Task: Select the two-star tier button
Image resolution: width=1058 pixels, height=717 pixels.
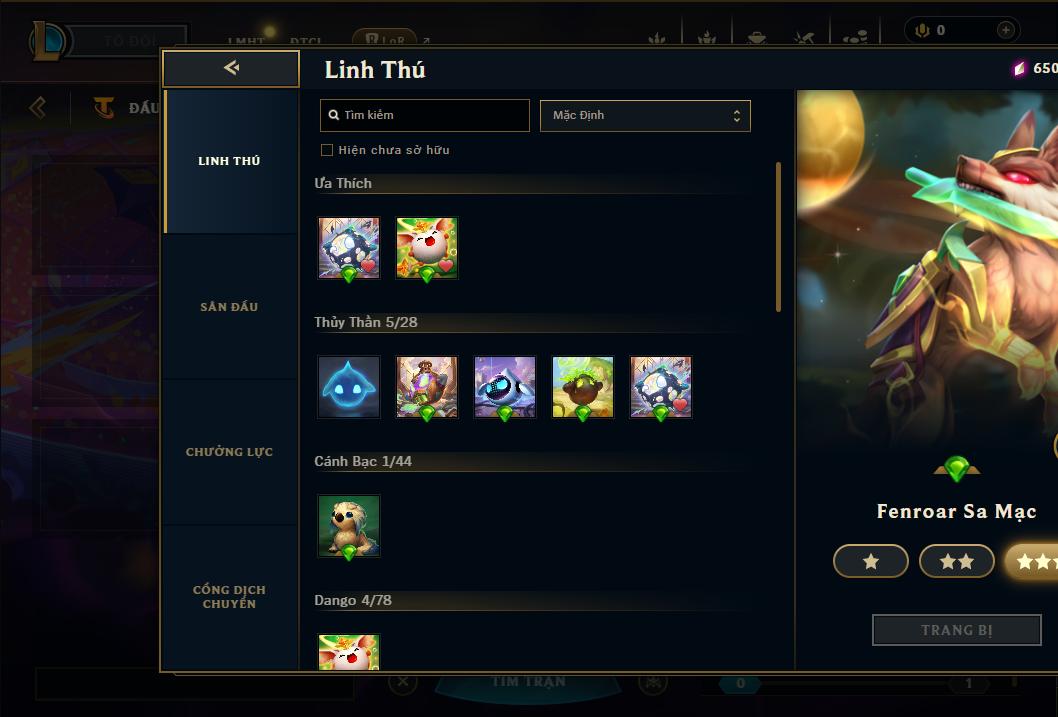Action: pos(957,562)
